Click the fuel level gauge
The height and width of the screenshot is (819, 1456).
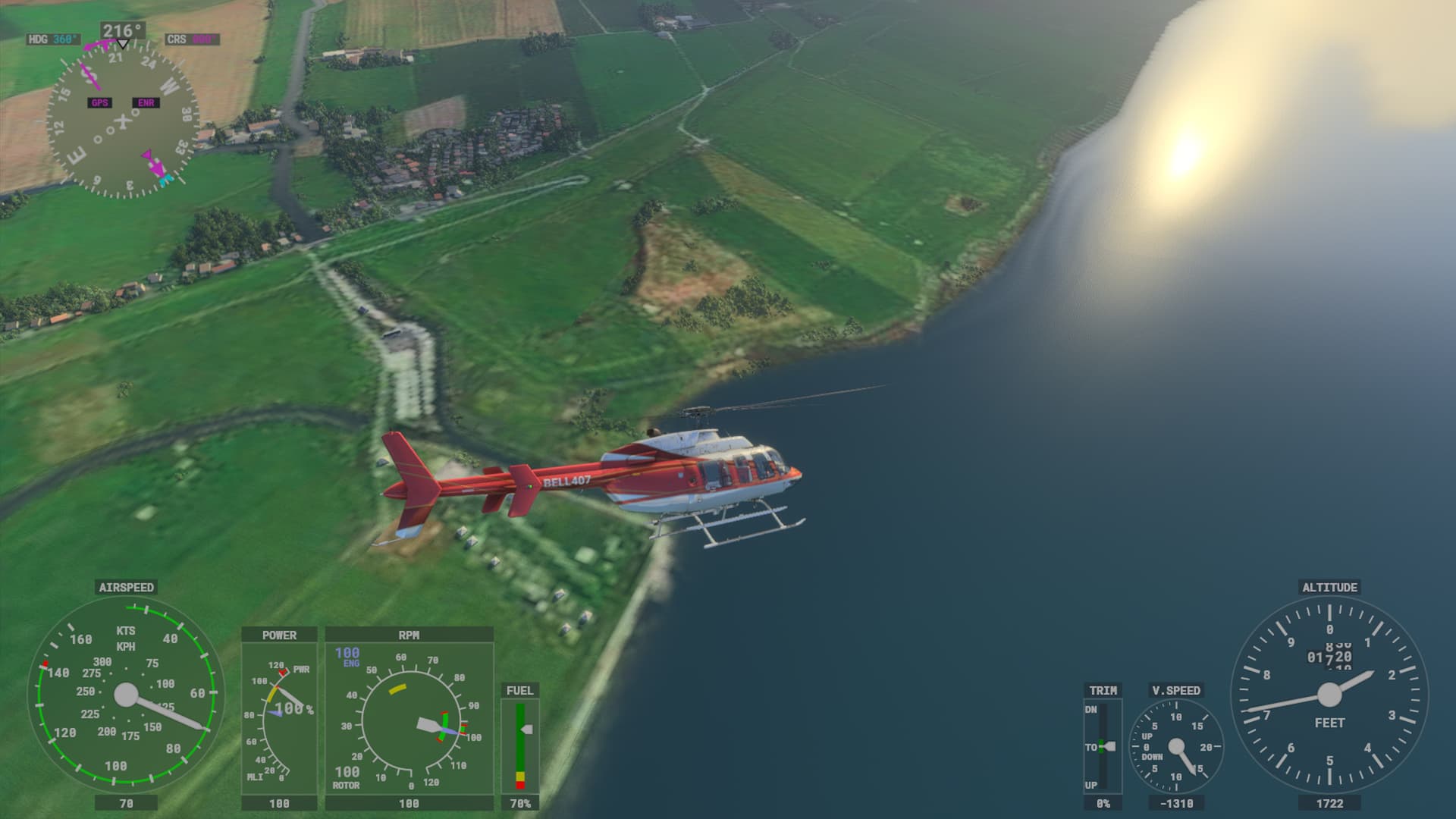(x=520, y=746)
